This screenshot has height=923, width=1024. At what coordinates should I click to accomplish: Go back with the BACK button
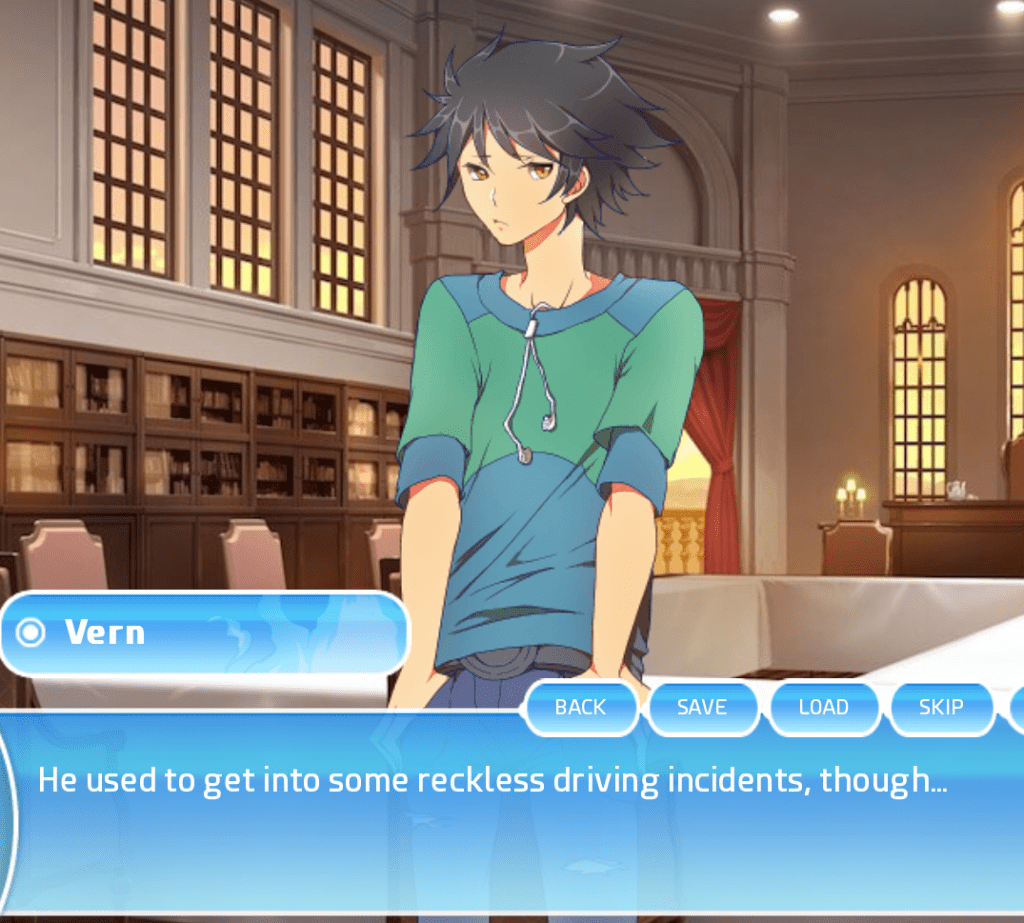pos(580,707)
